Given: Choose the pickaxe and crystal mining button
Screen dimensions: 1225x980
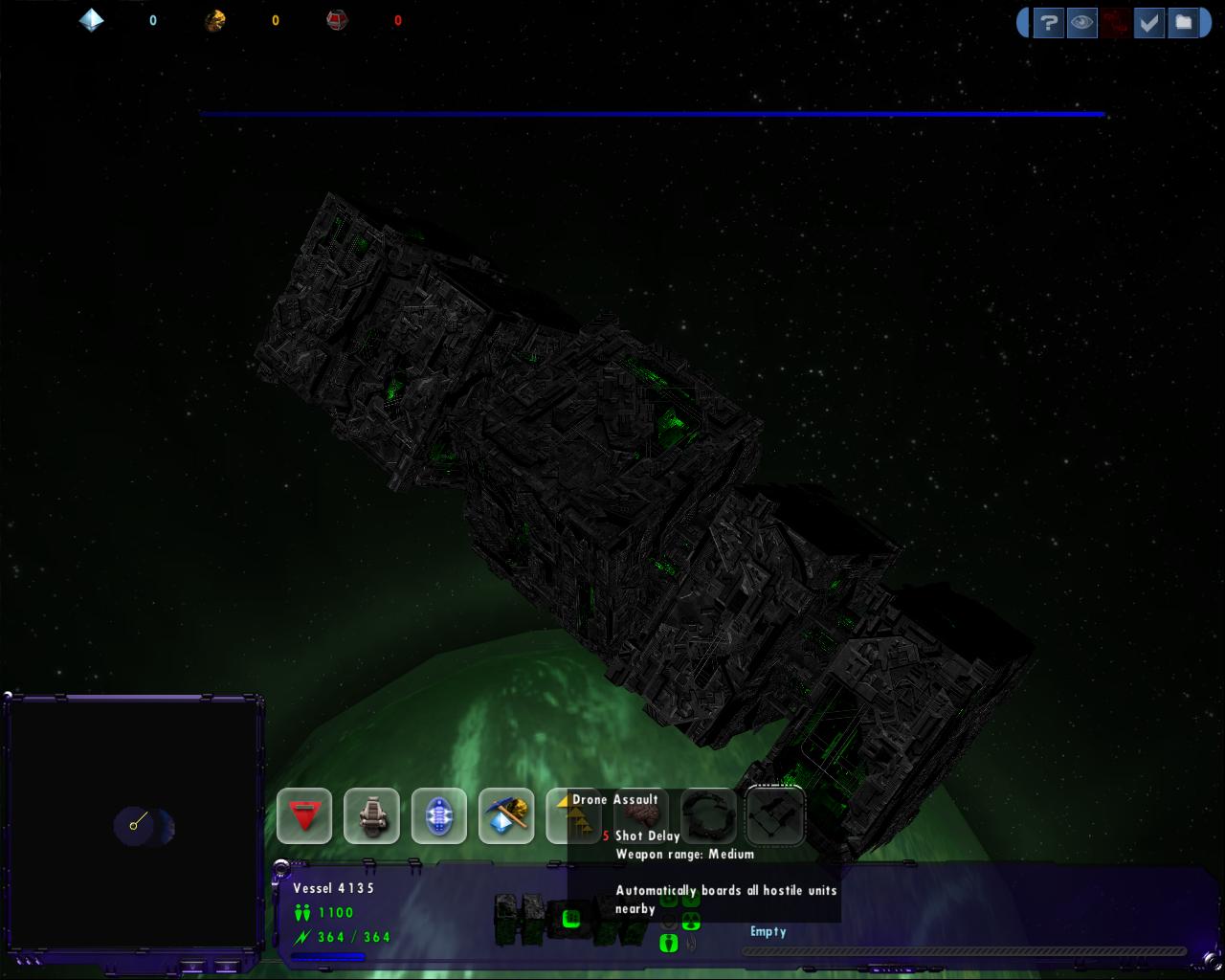Looking at the screenshot, I should pyautogui.click(x=506, y=815).
